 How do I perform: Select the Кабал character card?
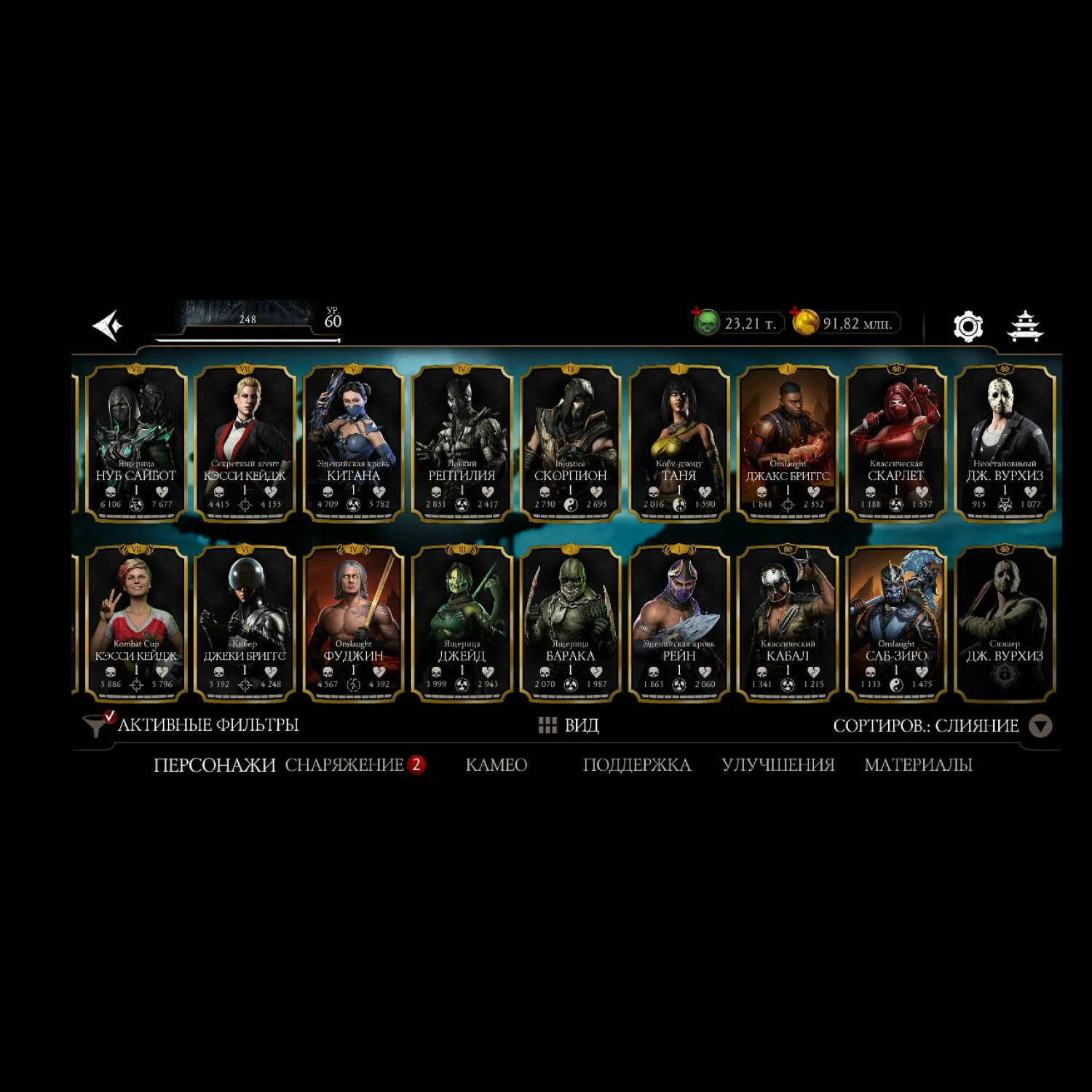(787, 623)
